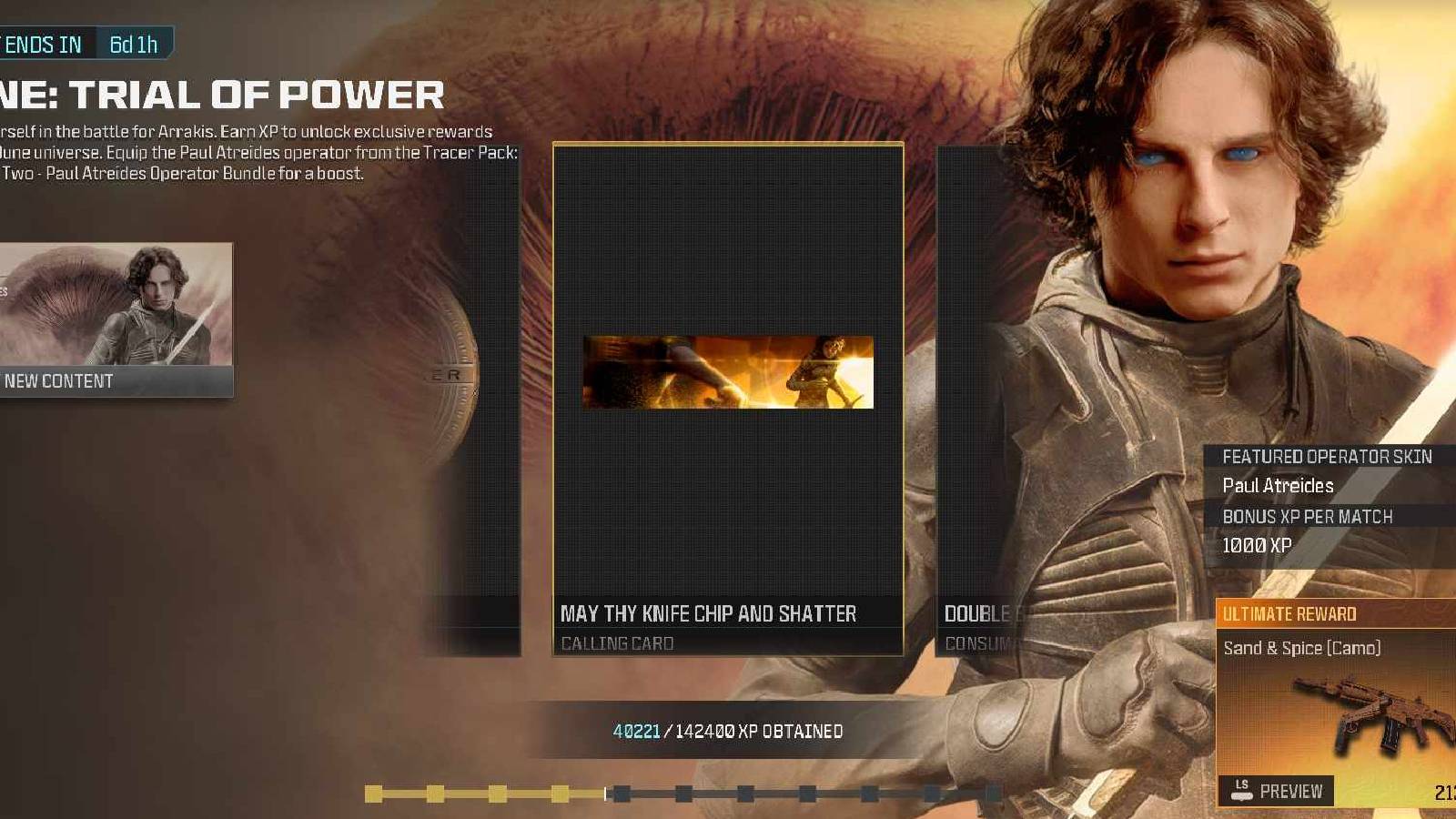The height and width of the screenshot is (819, 1456).
Task: Click the Paul Atreides operator name link
Action: click(x=1278, y=486)
